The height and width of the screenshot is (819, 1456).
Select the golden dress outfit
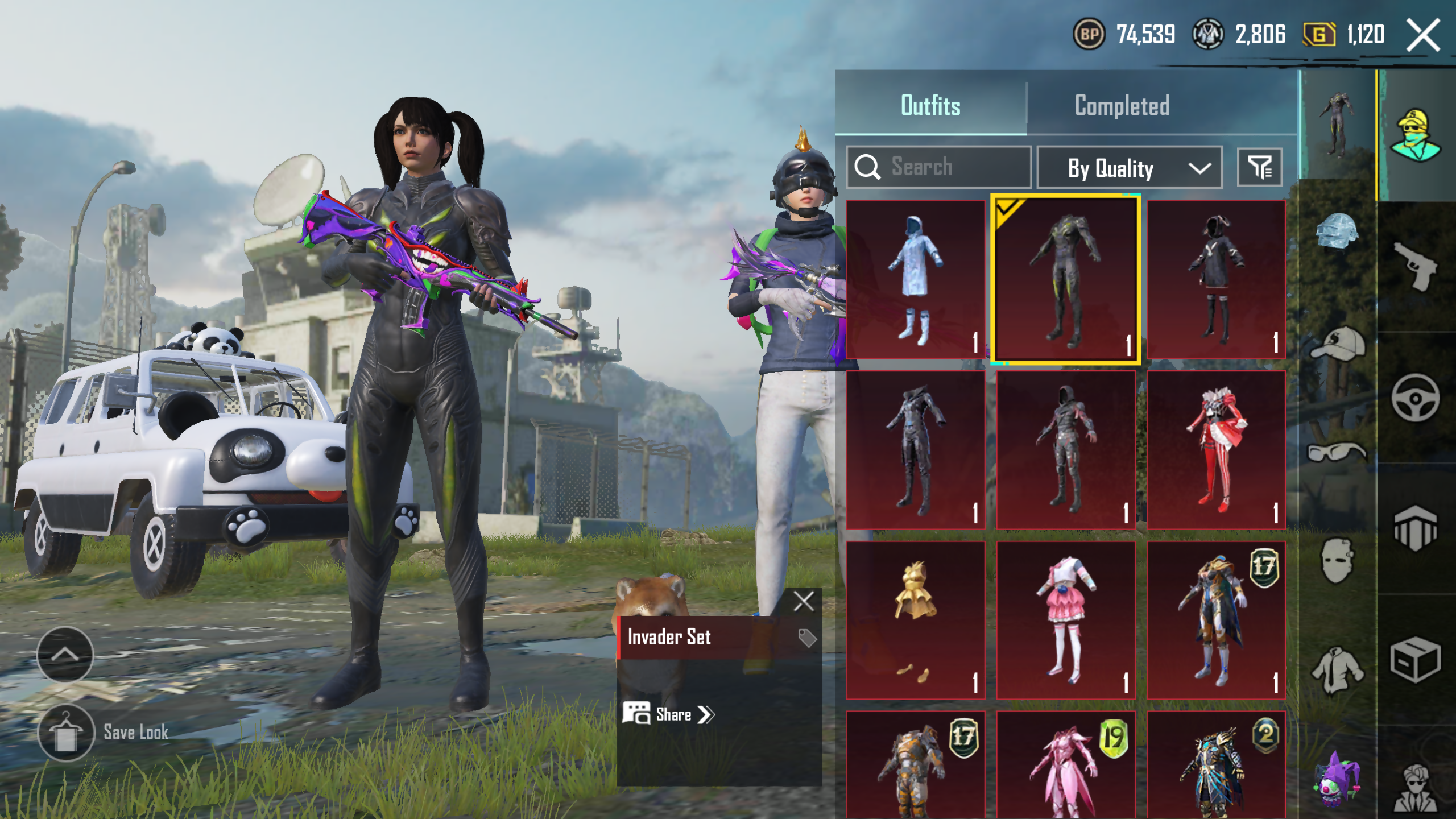(915, 620)
